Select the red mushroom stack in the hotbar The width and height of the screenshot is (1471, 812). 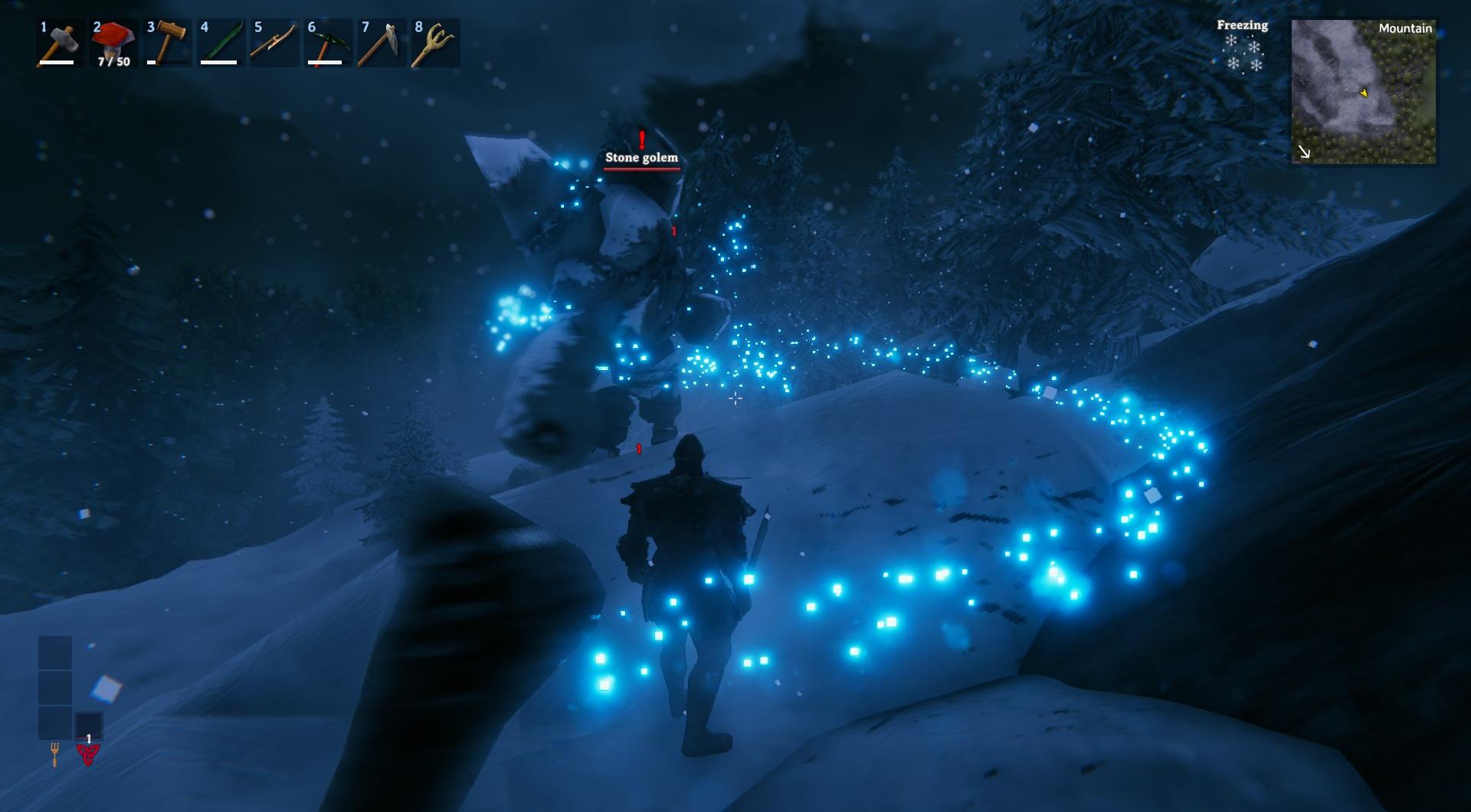coord(113,44)
